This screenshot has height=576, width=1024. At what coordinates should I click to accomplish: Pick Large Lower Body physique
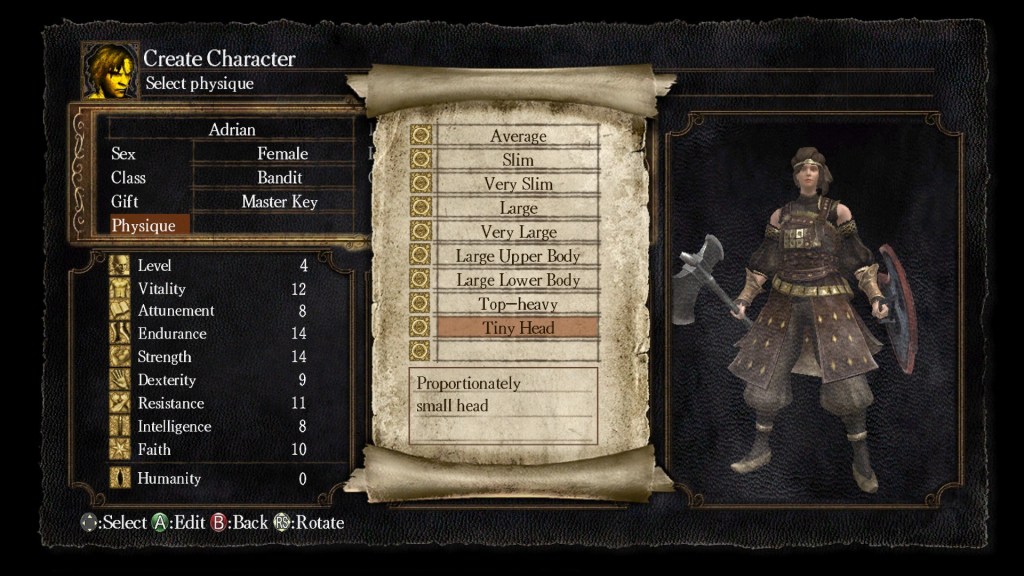pos(518,280)
